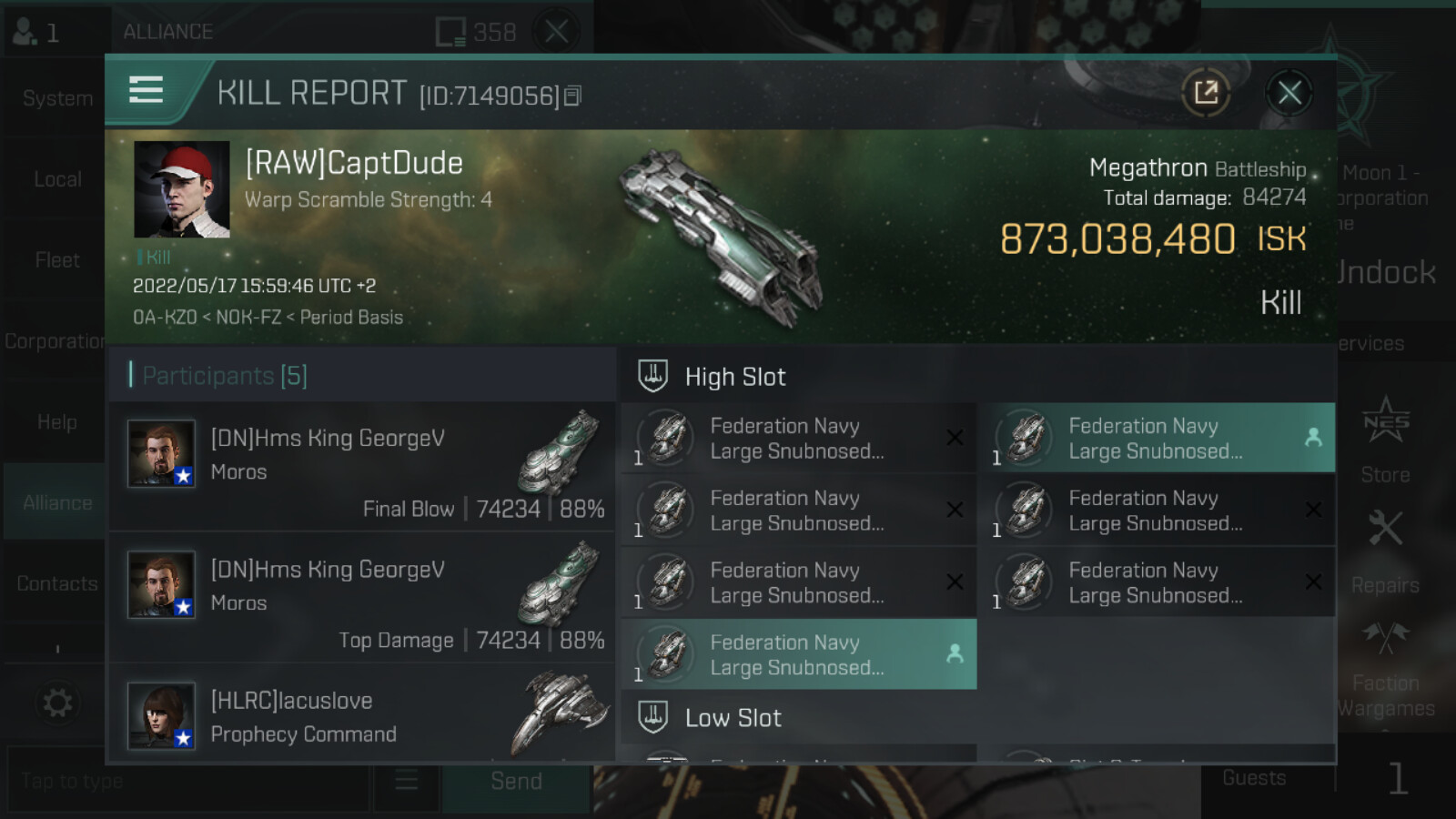Select the Contacts tab

(x=56, y=583)
